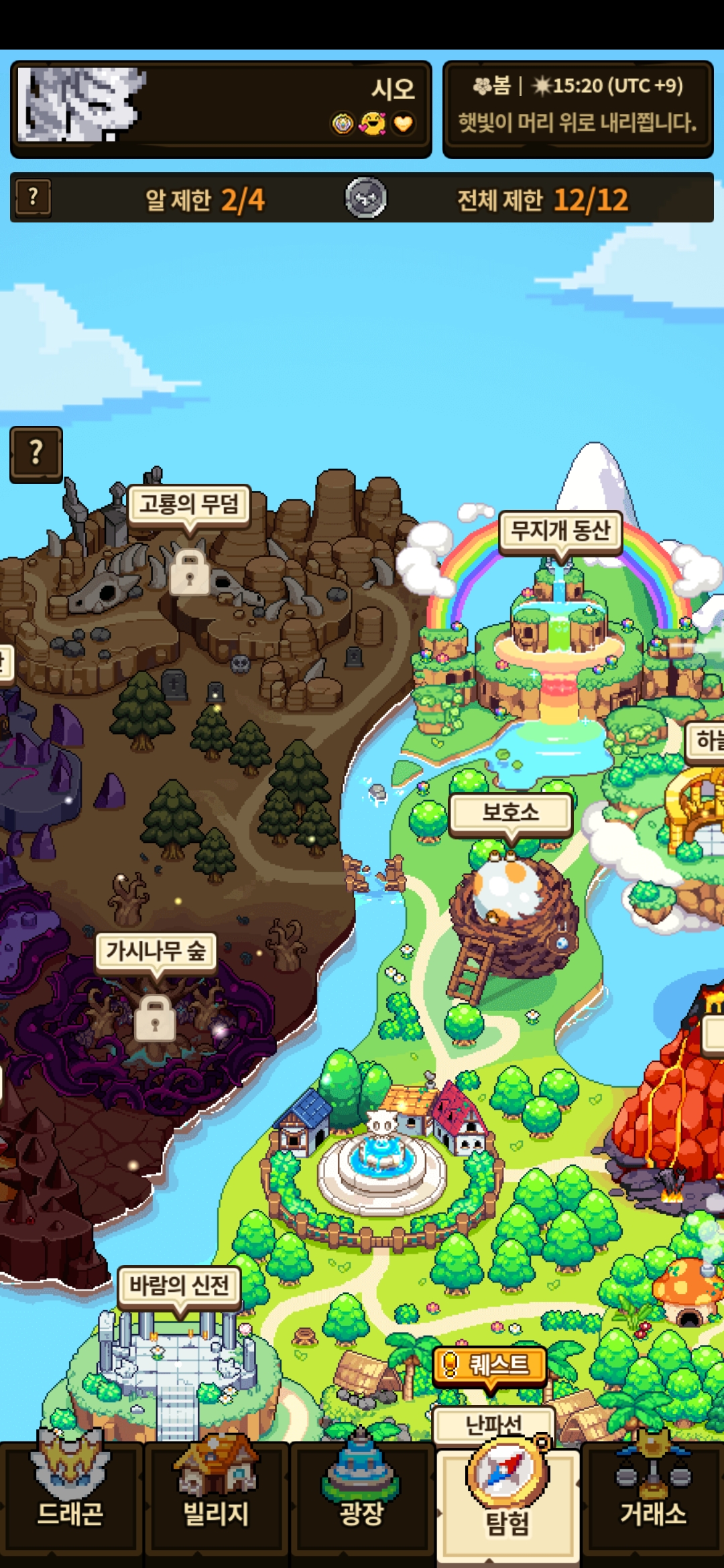Choose the 난파선 map location label
Image resolution: width=724 pixels, height=1568 pixels.
(493, 1423)
